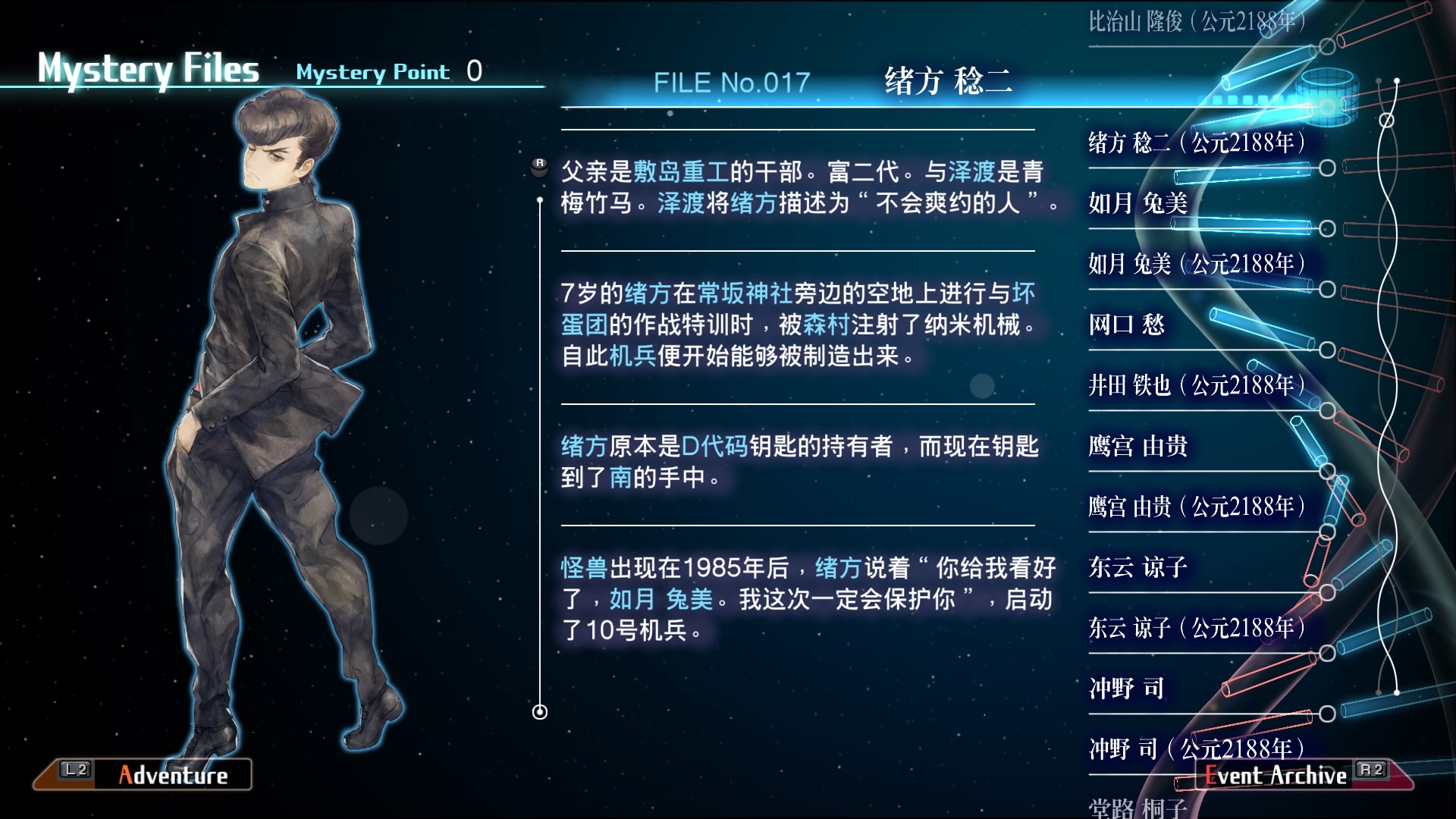This screenshot has height=819, width=1456.
Task: Open the 堂路 桐子 file entry
Action: 1137,808
